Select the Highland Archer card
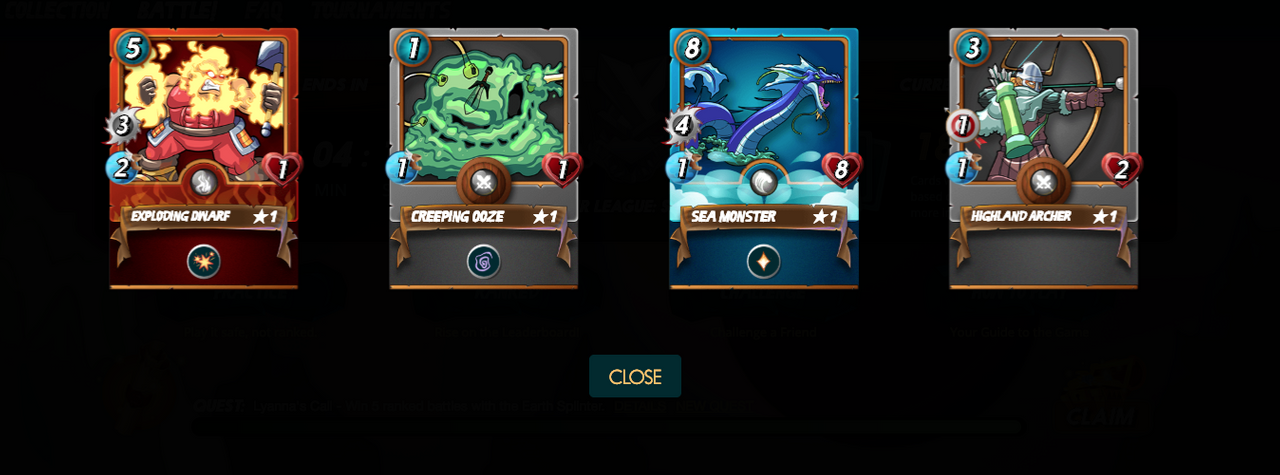The width and height of the screenshot is (1280, 475). pos(1043,120)
